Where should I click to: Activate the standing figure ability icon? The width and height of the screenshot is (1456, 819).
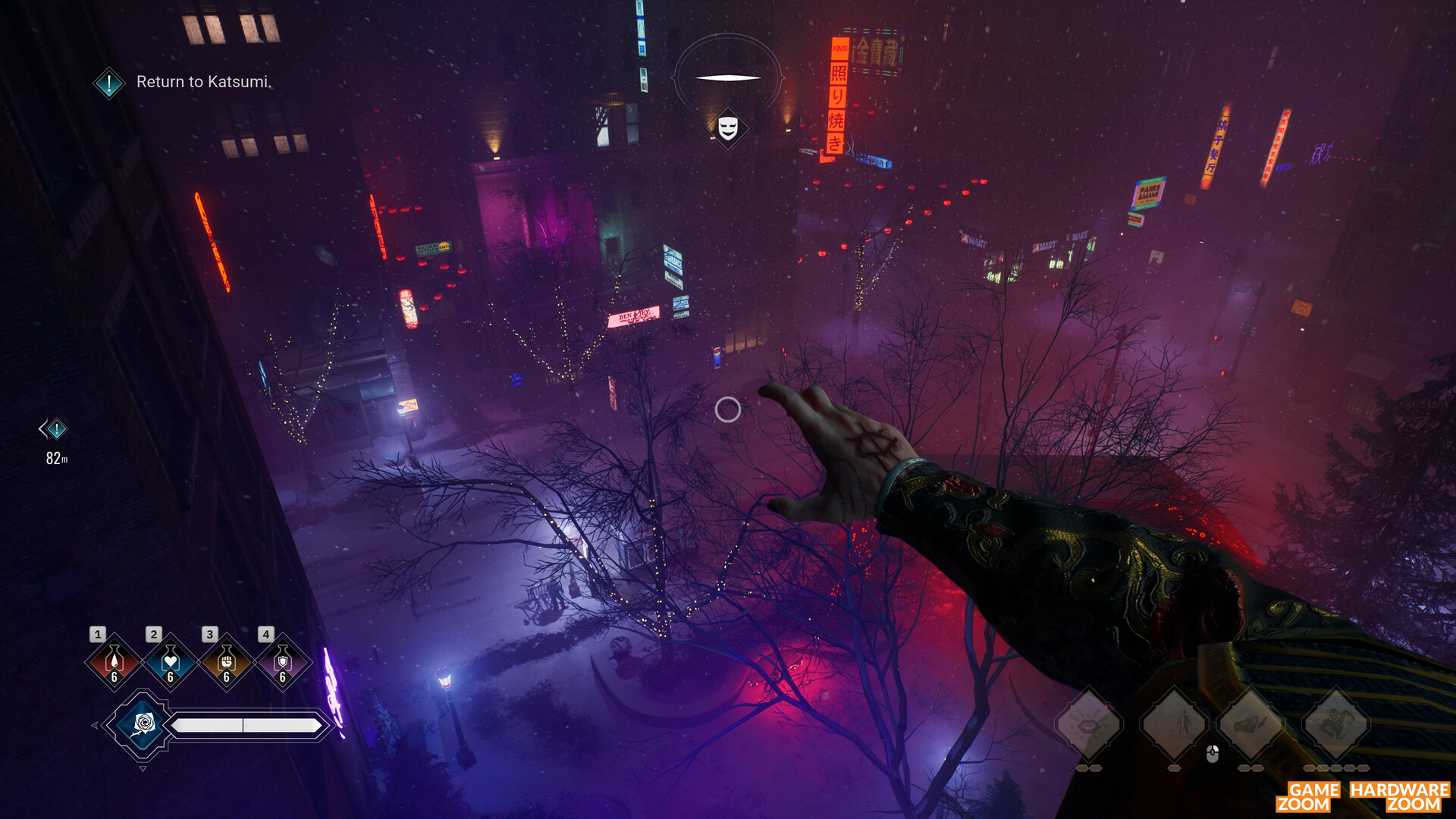(1174, 725)
